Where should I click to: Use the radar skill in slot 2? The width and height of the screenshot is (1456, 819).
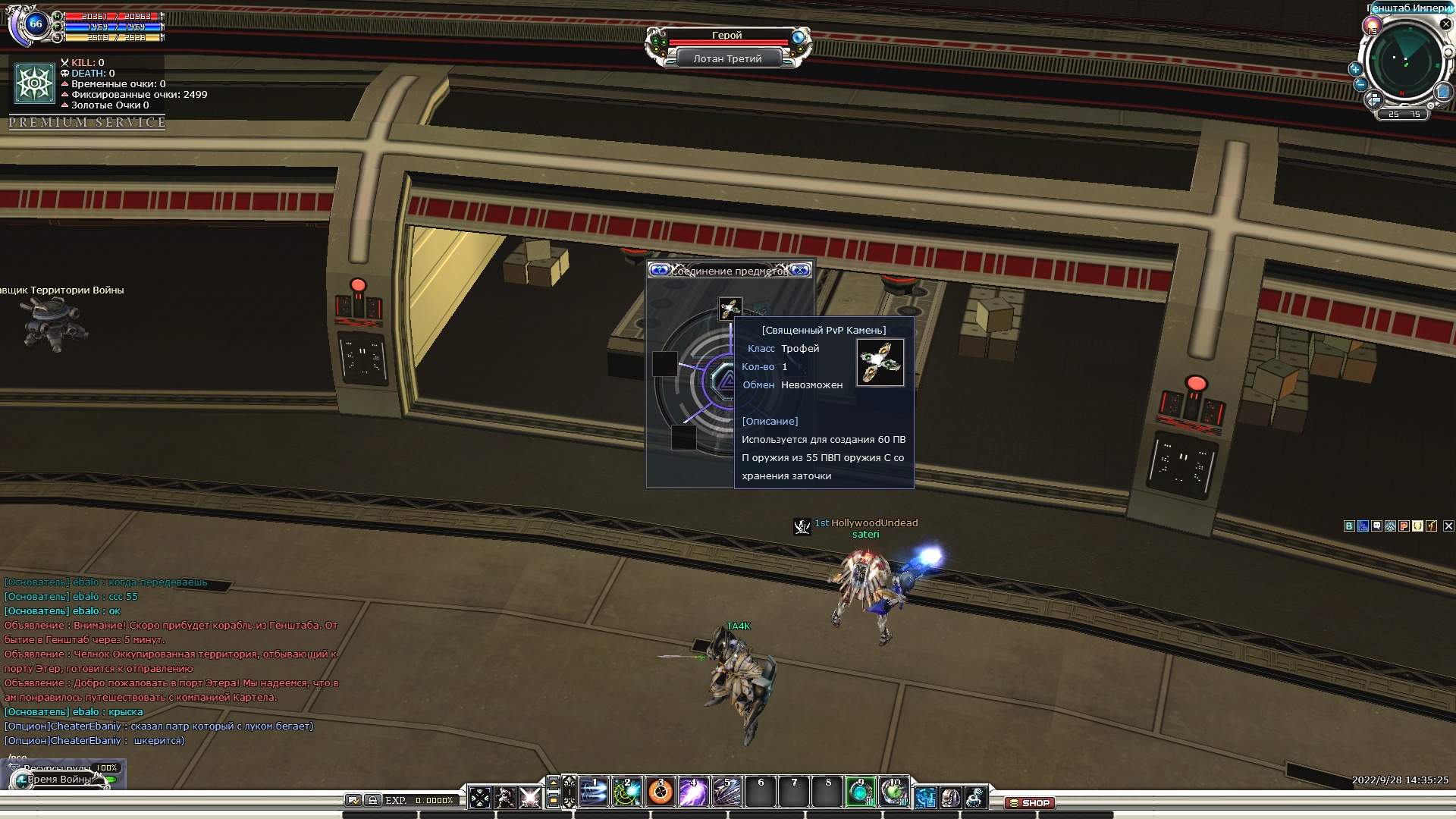pos(627,792)
